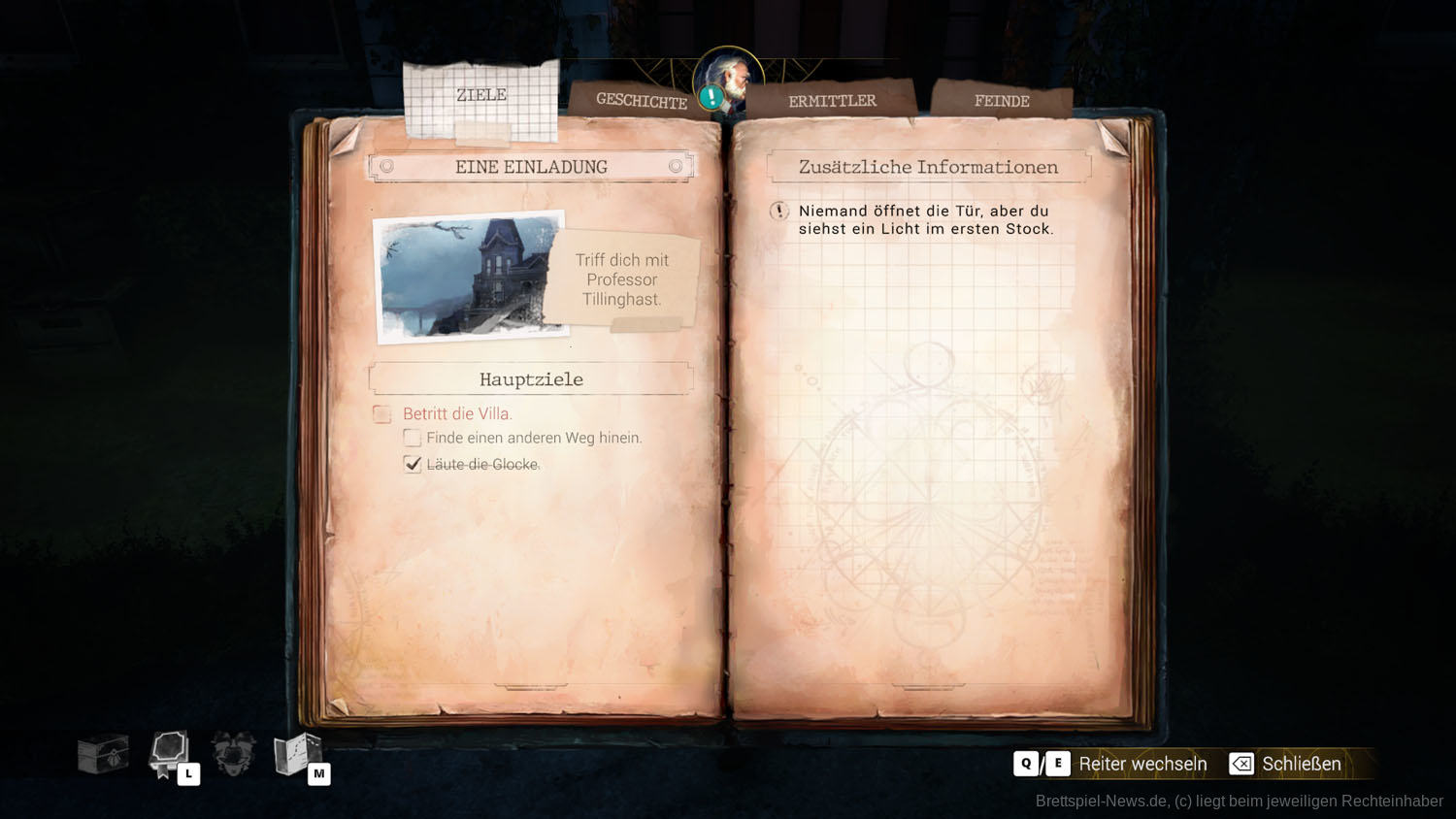1456x819 pixels.
Task: Open the journal book icon
Action: [x=169, y=754]
